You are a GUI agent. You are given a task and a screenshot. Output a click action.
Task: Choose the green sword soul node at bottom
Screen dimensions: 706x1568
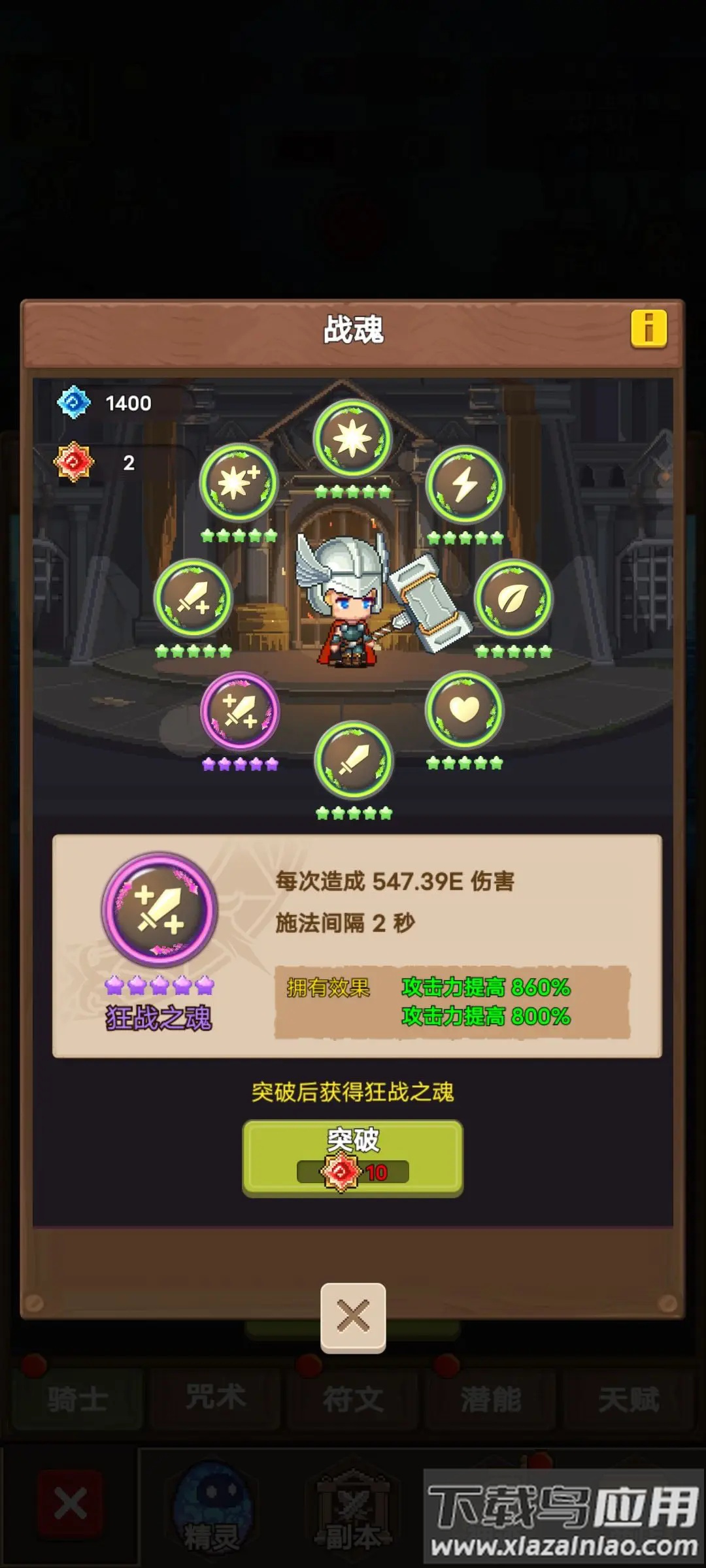(x=354, y=760)
